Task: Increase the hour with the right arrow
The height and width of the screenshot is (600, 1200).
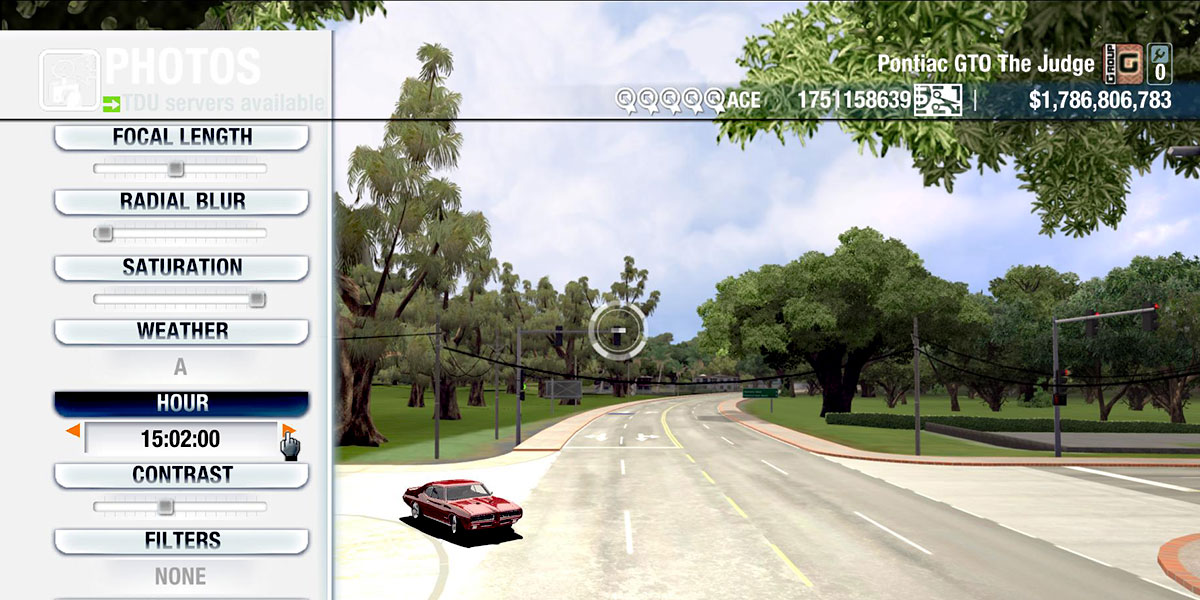Action: tap(288, 431)
